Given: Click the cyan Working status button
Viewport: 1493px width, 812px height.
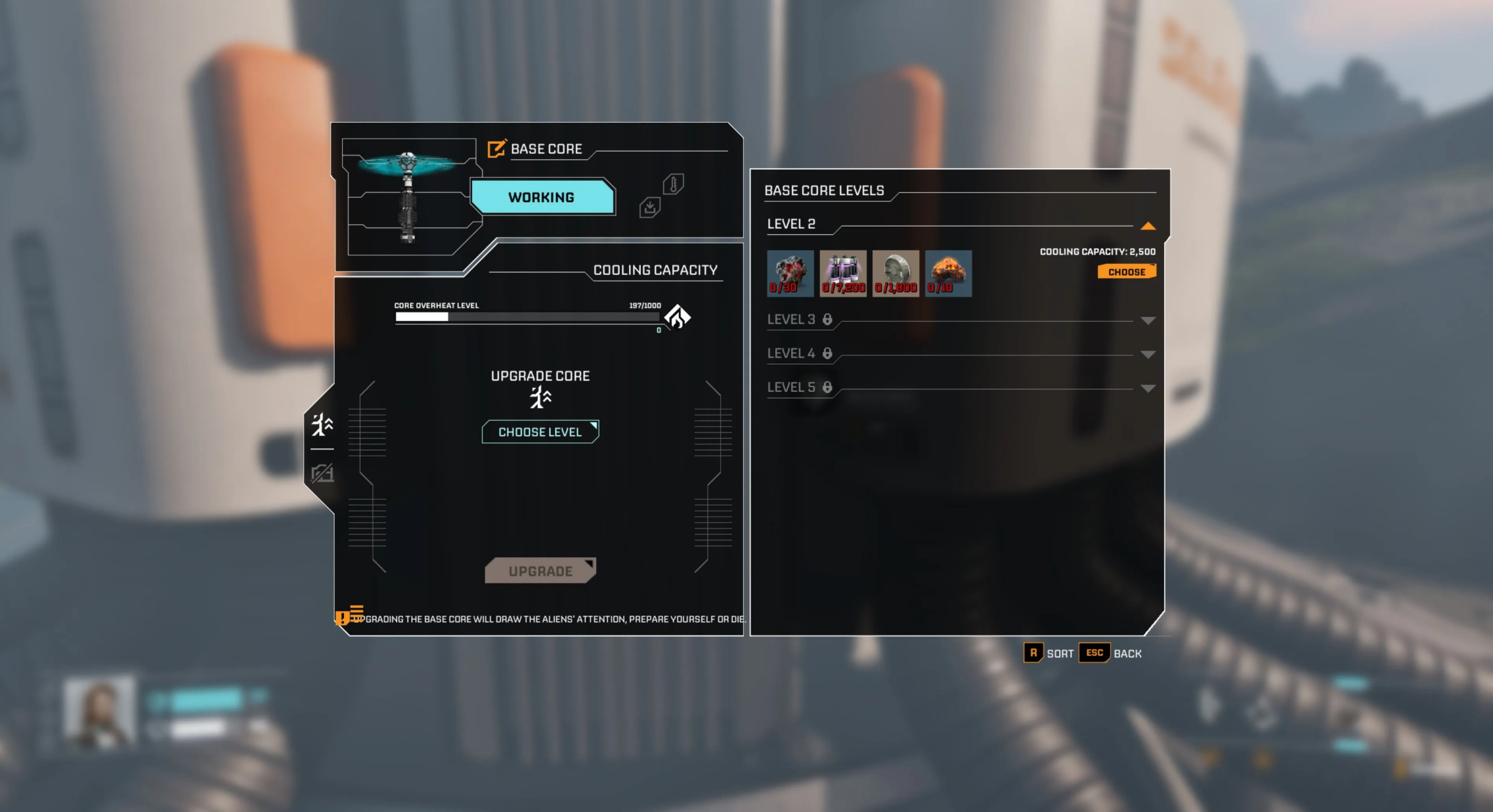Looking at the screenshot, I should point(542,197).
